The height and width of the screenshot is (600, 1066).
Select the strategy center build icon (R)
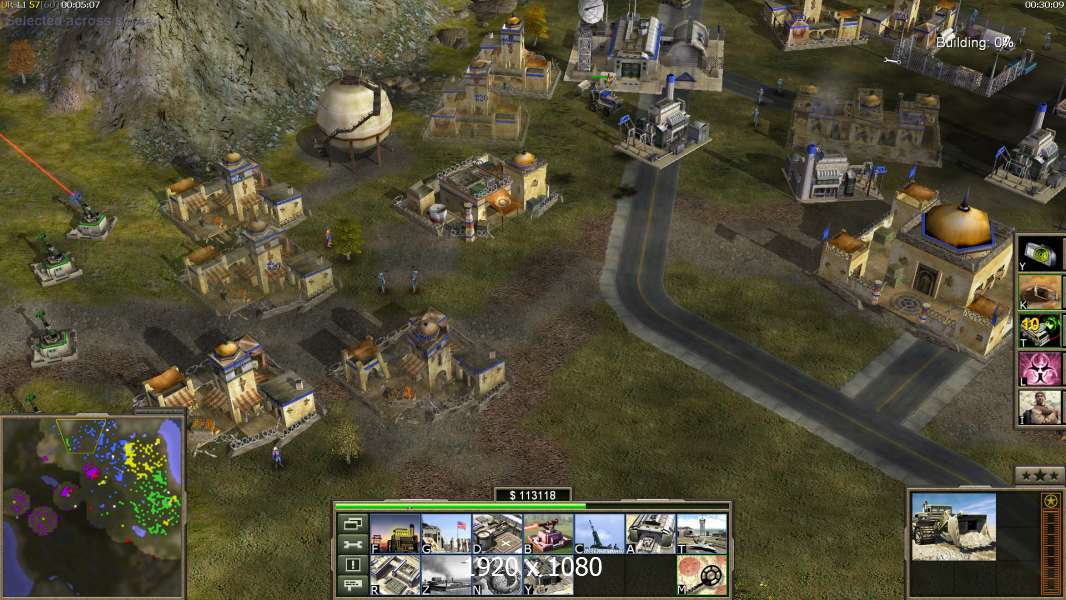coord(395,574)
